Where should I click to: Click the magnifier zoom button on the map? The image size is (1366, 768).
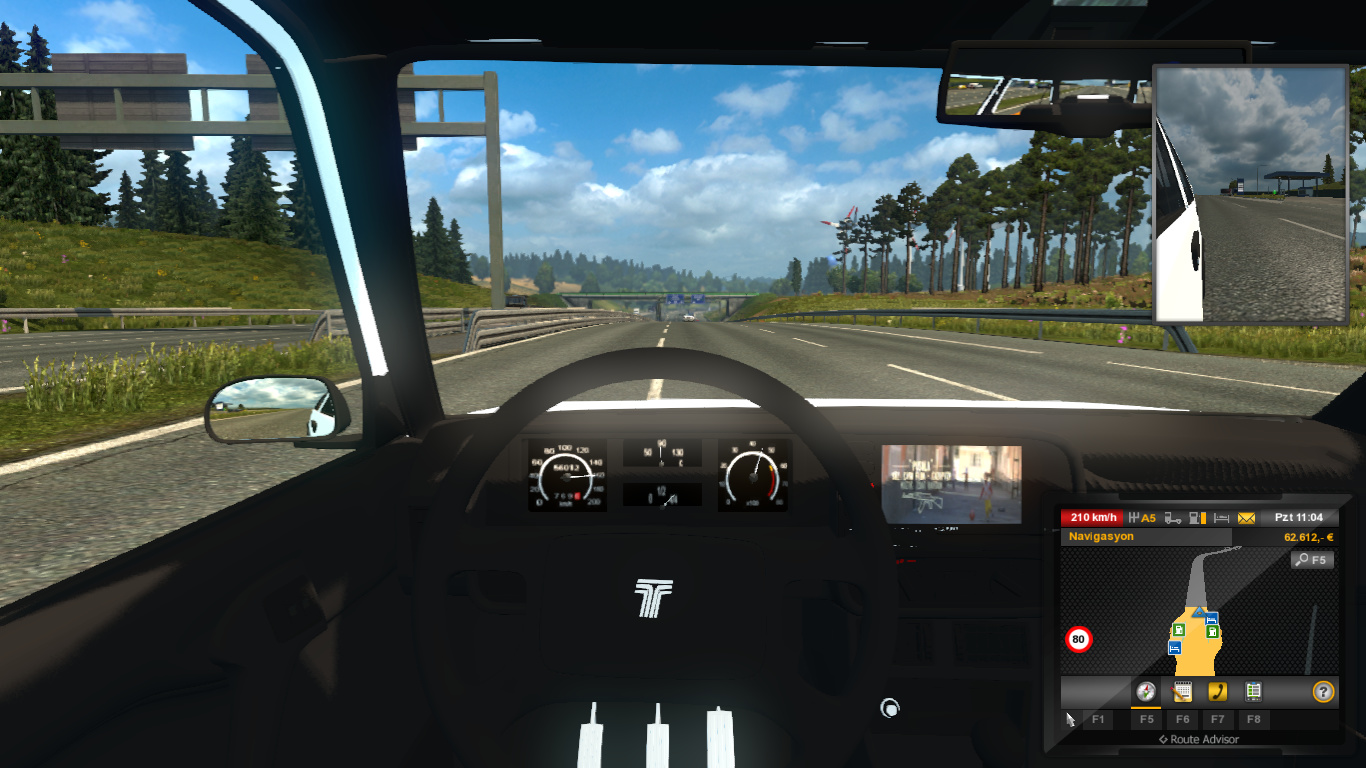click(x=1312, y=560)
